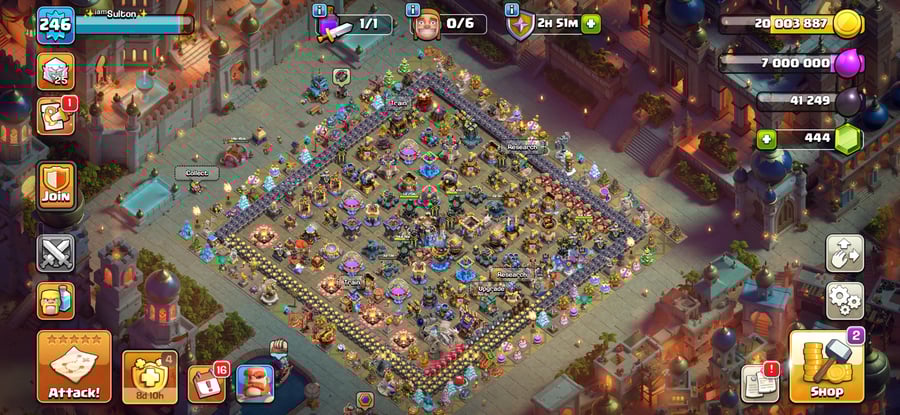Tap the Attack! map button
Image resolution: width=900 pixels, height=415 pixels.
74,366
